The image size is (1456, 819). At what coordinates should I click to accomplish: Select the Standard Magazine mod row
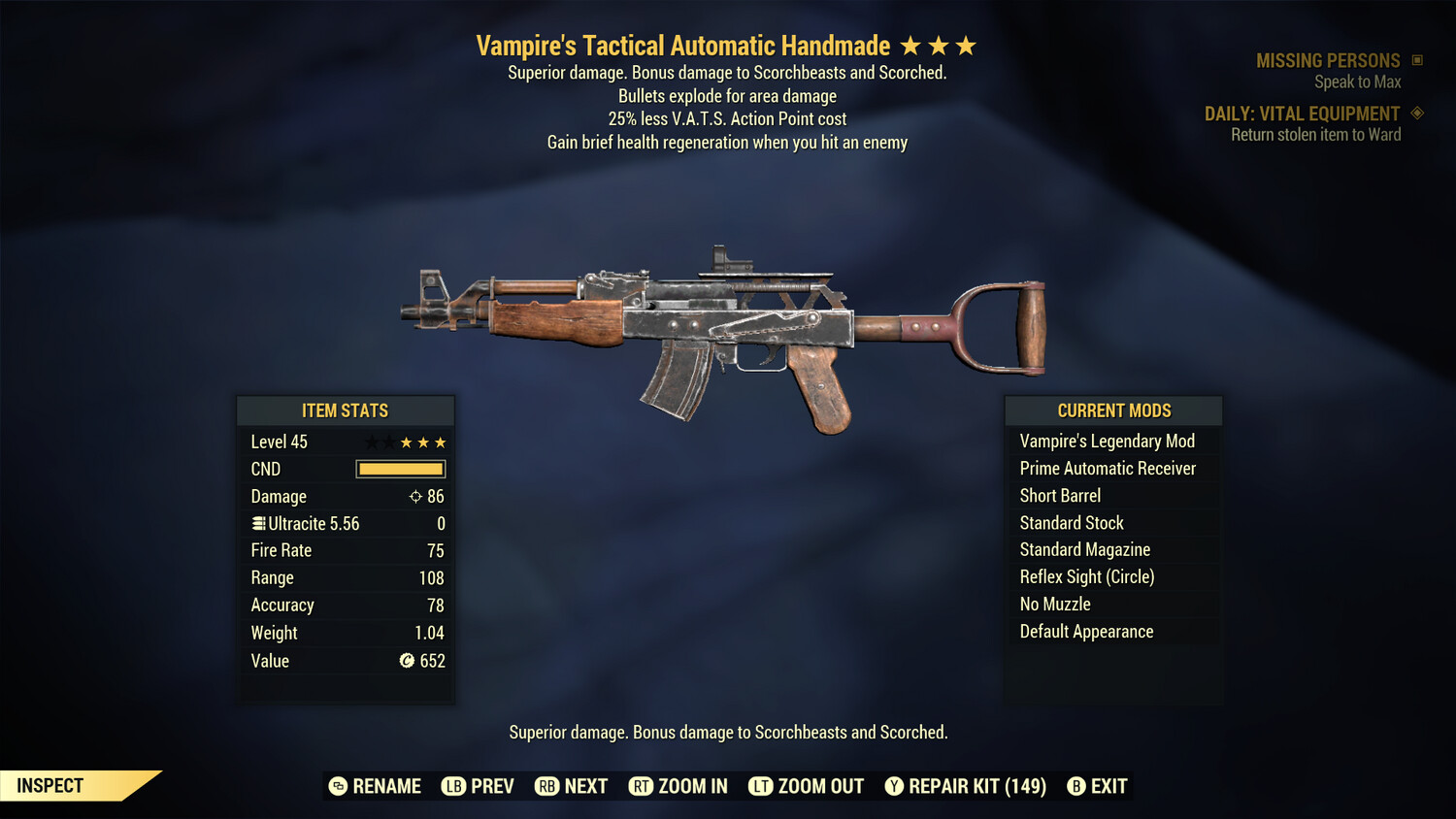pos(1084,550)
